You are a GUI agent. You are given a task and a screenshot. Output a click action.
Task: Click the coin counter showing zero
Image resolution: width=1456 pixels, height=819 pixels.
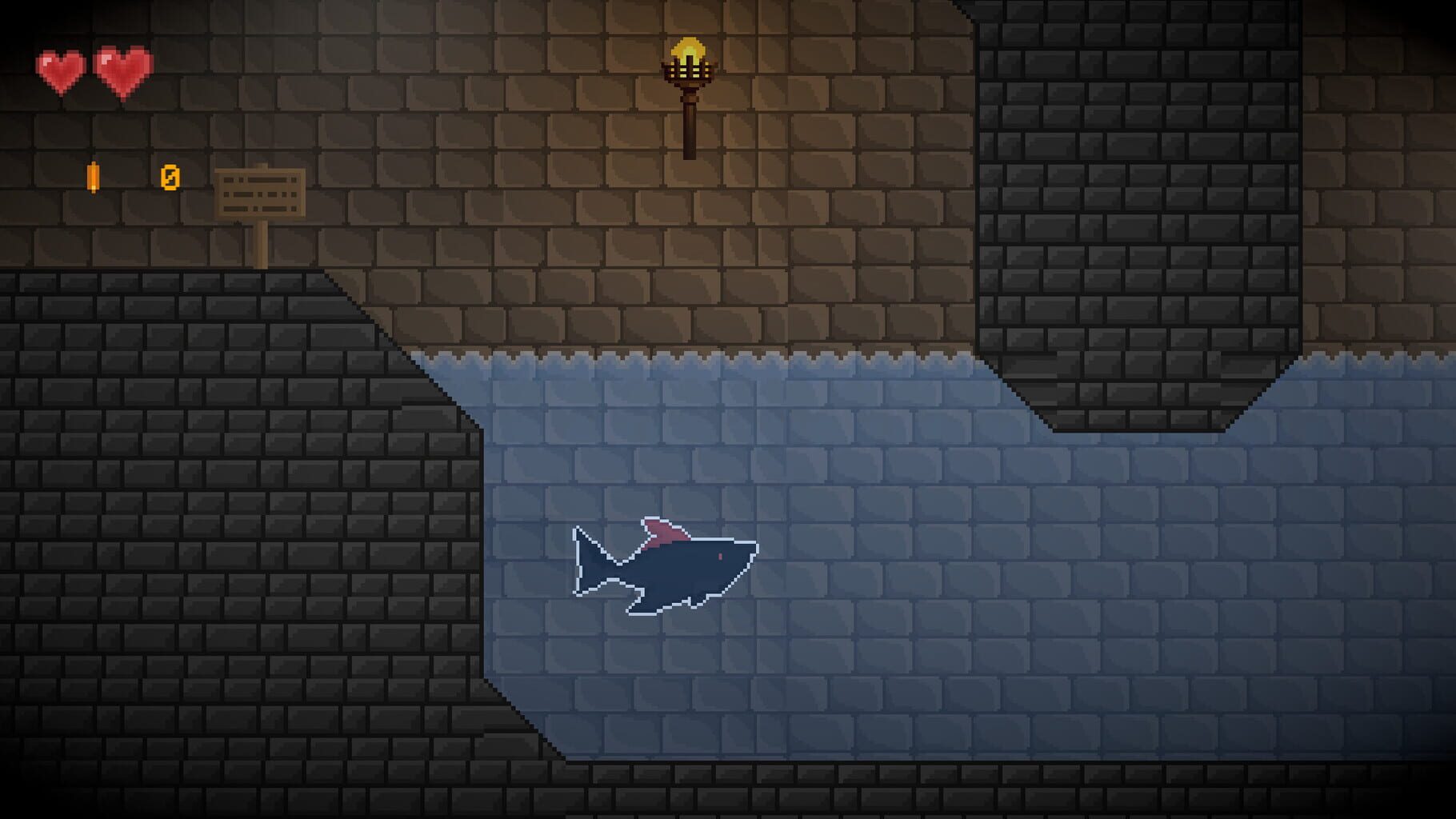(x=168, y=178)
